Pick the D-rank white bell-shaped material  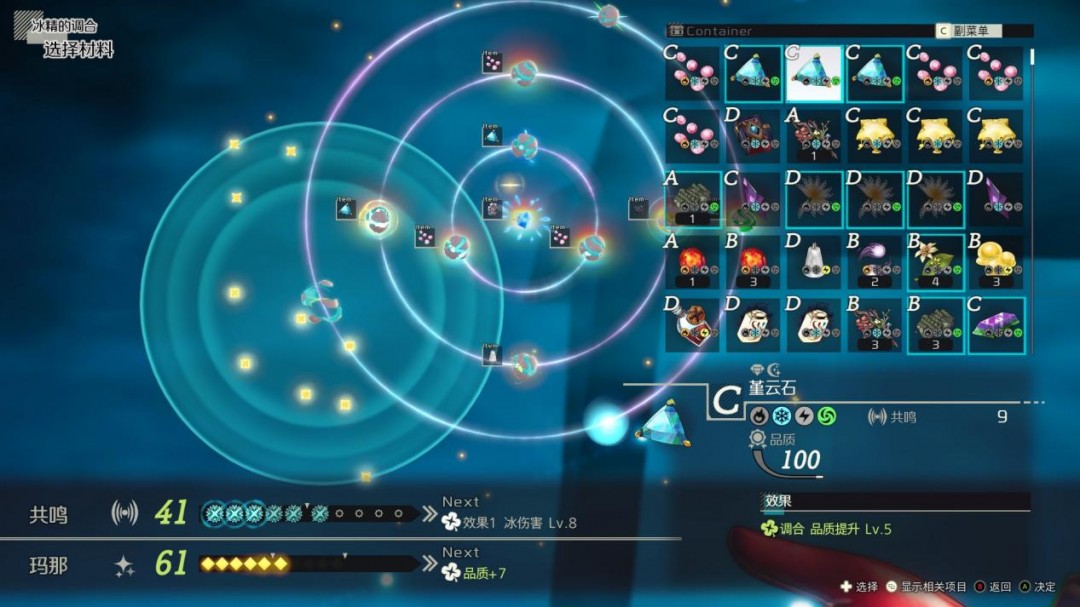pos(814,262)
